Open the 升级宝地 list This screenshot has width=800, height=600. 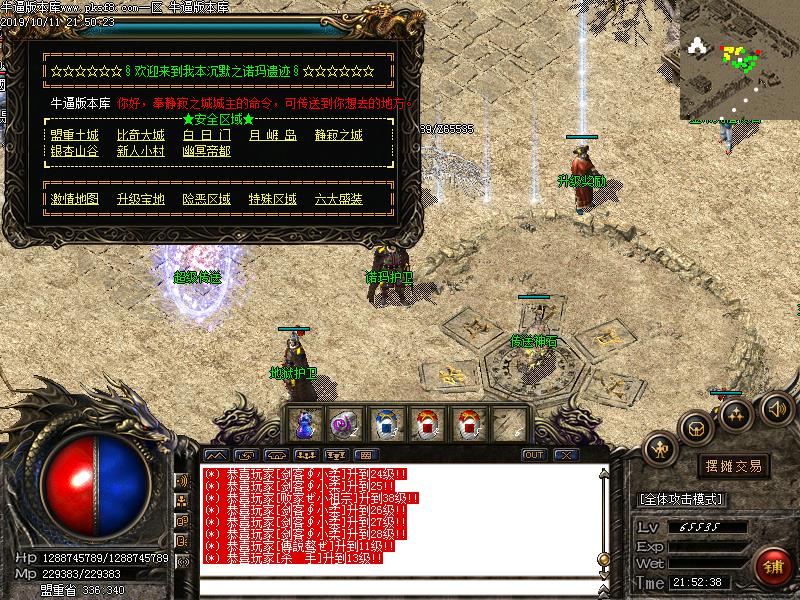pos(140,199)
